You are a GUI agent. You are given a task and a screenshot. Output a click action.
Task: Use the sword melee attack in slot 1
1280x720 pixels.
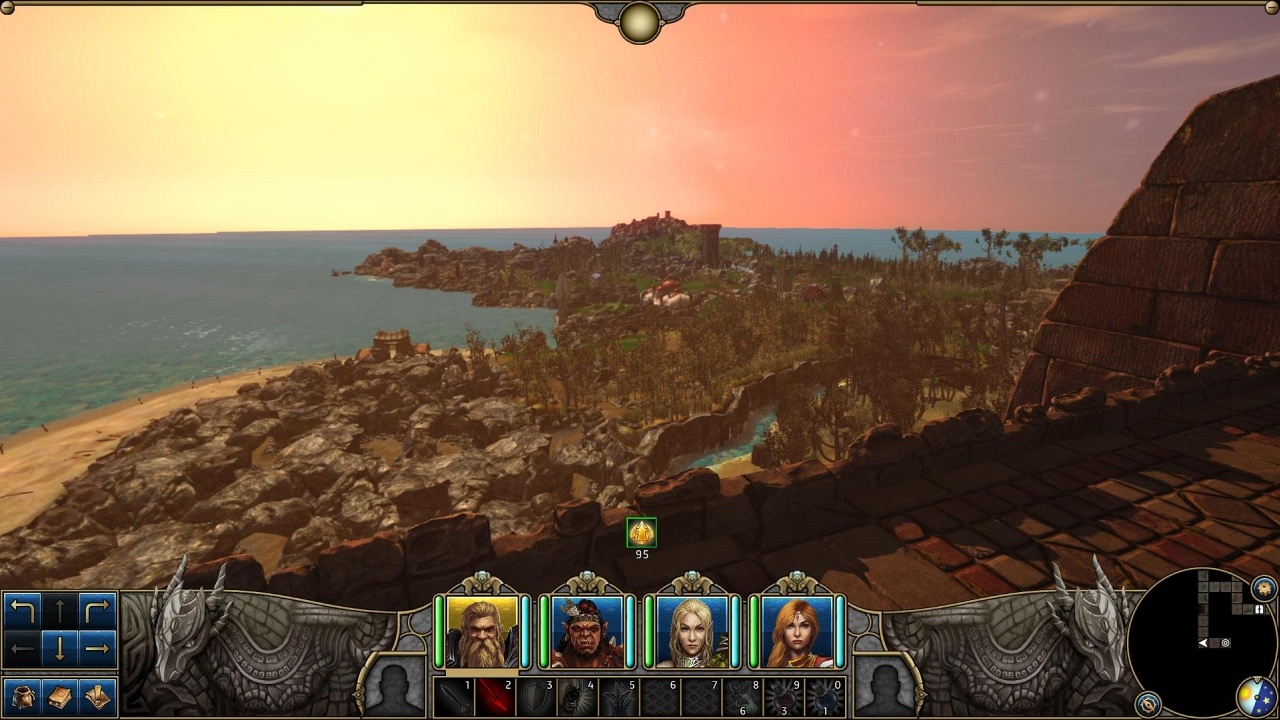point(453,697)
